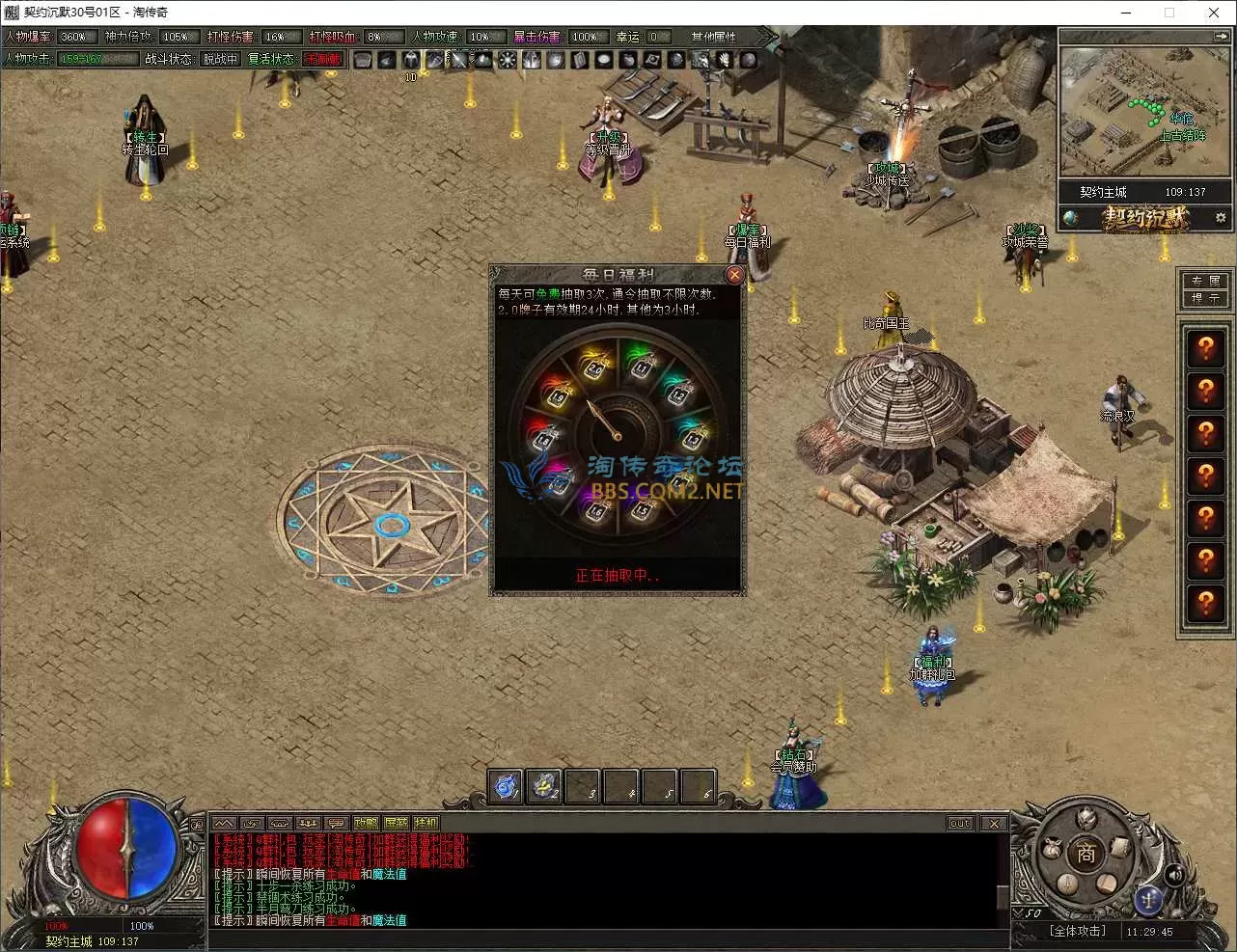Image resolution: width=1237 pixels, height=952 pixels.
Task: Close the game window
Action: (x=1214, y=13)
